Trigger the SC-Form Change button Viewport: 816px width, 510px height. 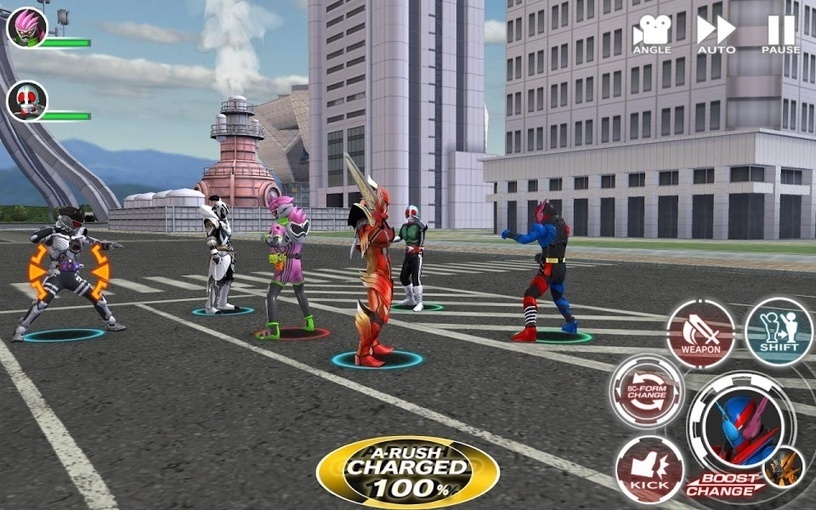(647, 390)
